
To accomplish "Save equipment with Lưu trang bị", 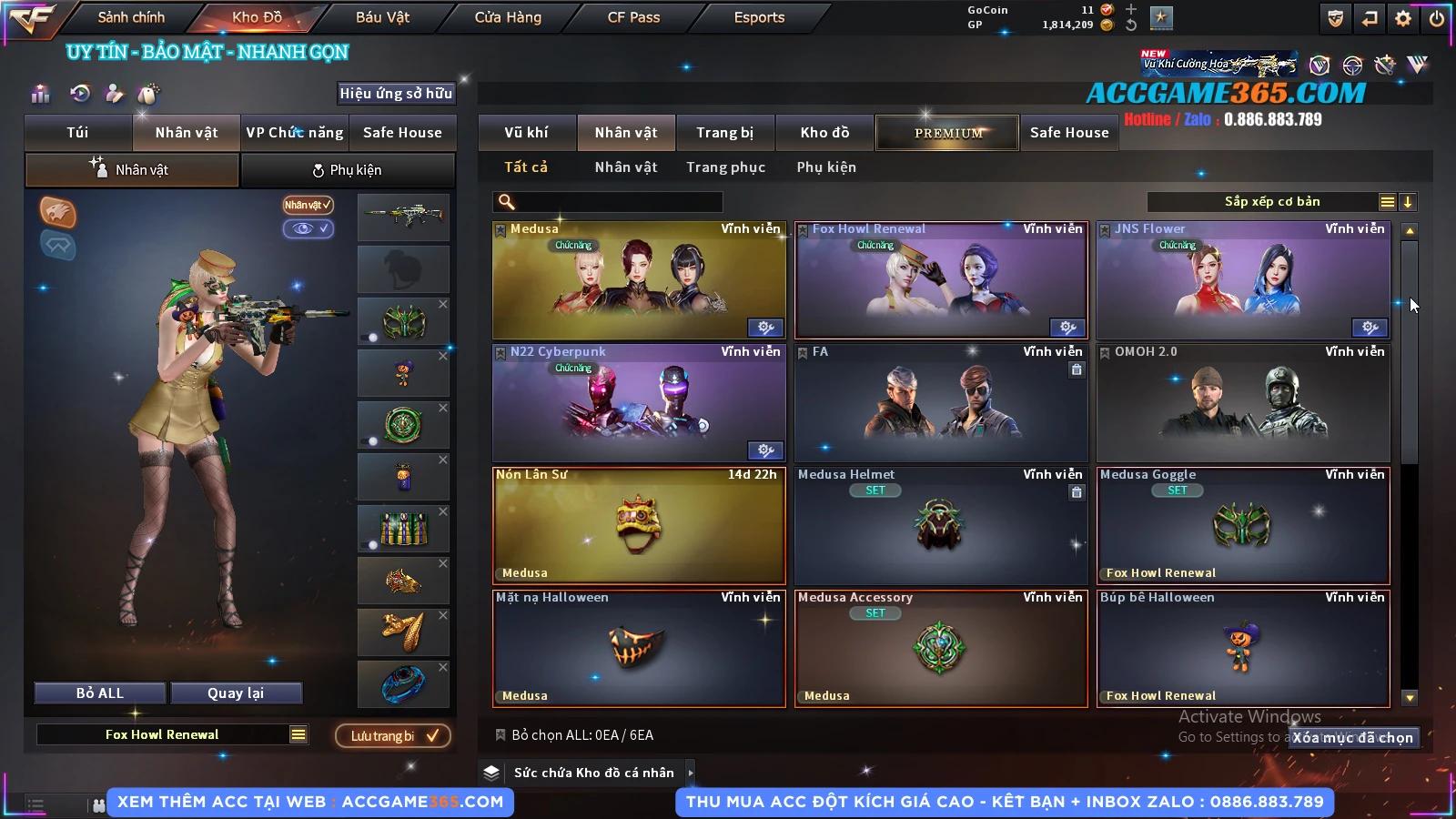I will pos(393,736).
